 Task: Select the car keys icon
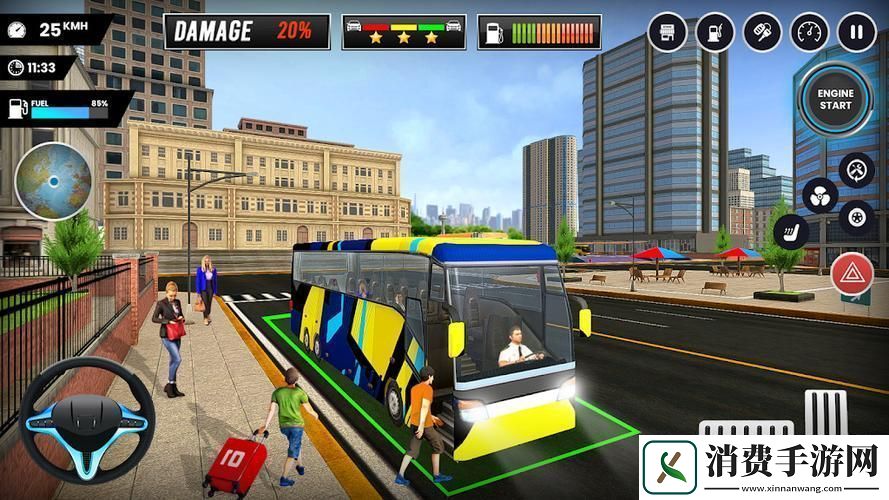[x=762, y=32]
